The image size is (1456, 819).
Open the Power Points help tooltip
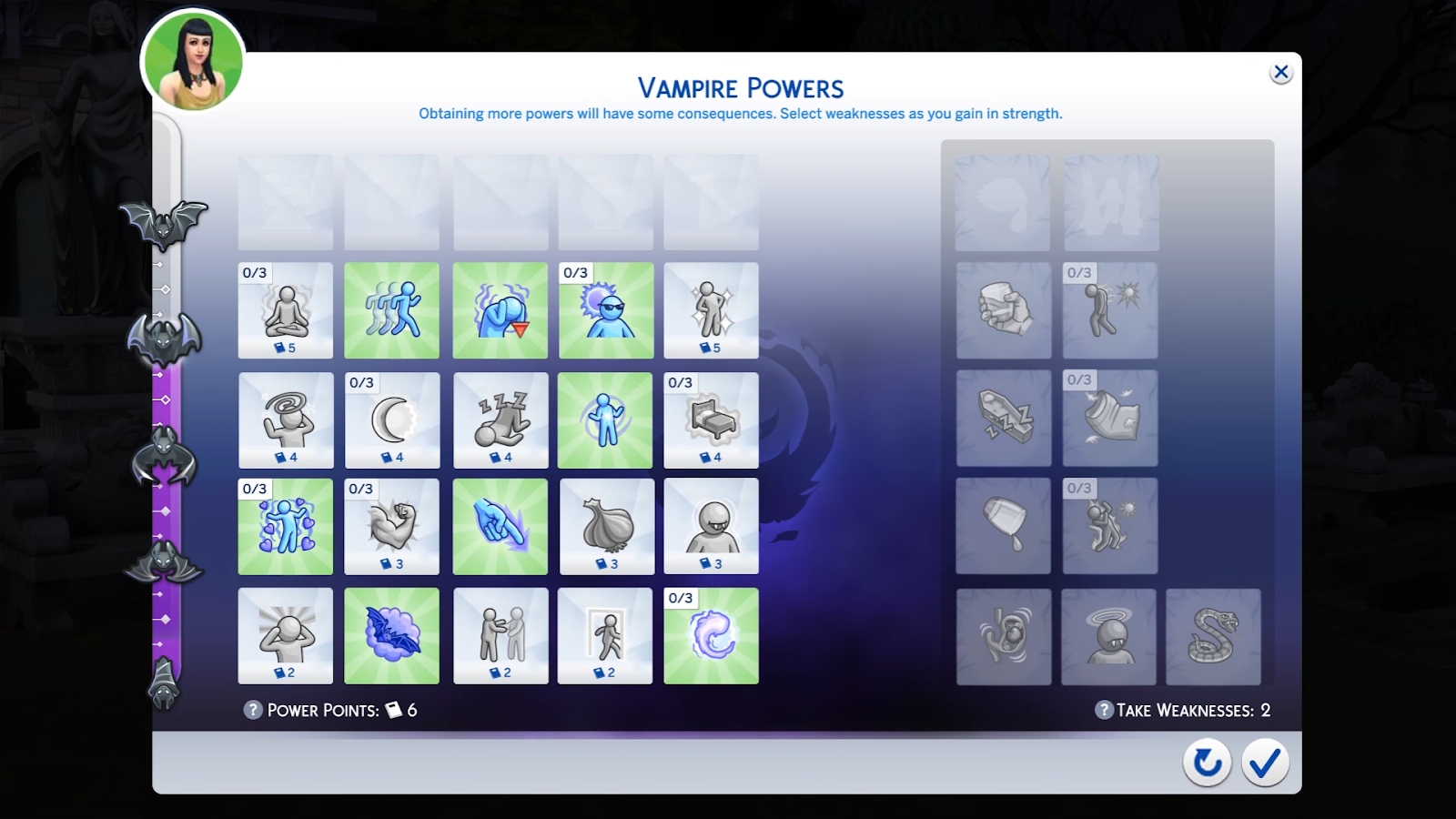pyautogui.click(x=252, y=710)
